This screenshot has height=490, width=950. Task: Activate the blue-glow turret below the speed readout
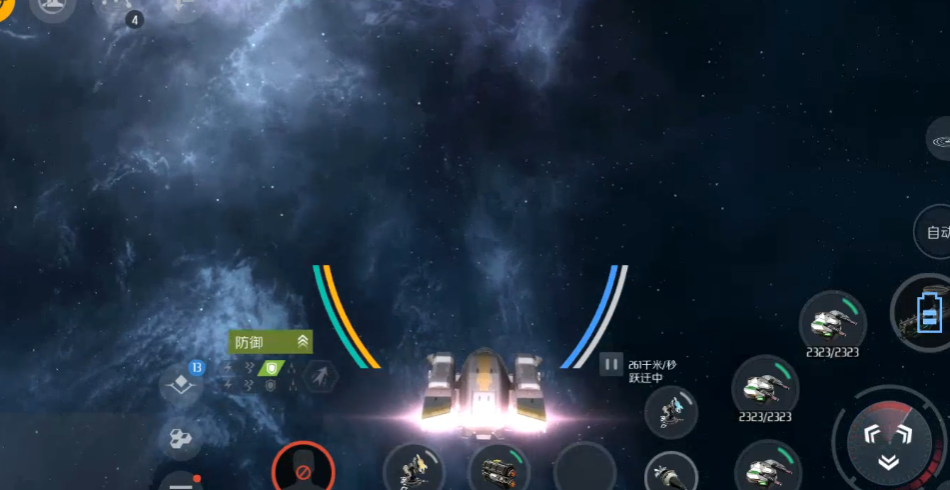coord(670,411)
